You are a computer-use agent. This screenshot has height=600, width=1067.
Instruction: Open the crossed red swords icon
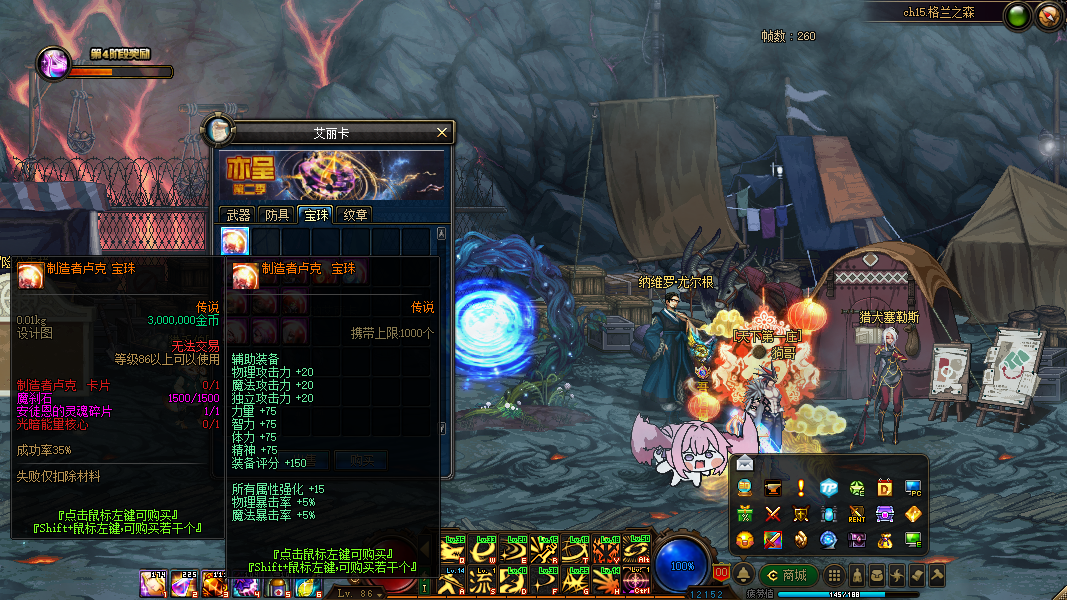pyautogui.click(x=773, y=514)
